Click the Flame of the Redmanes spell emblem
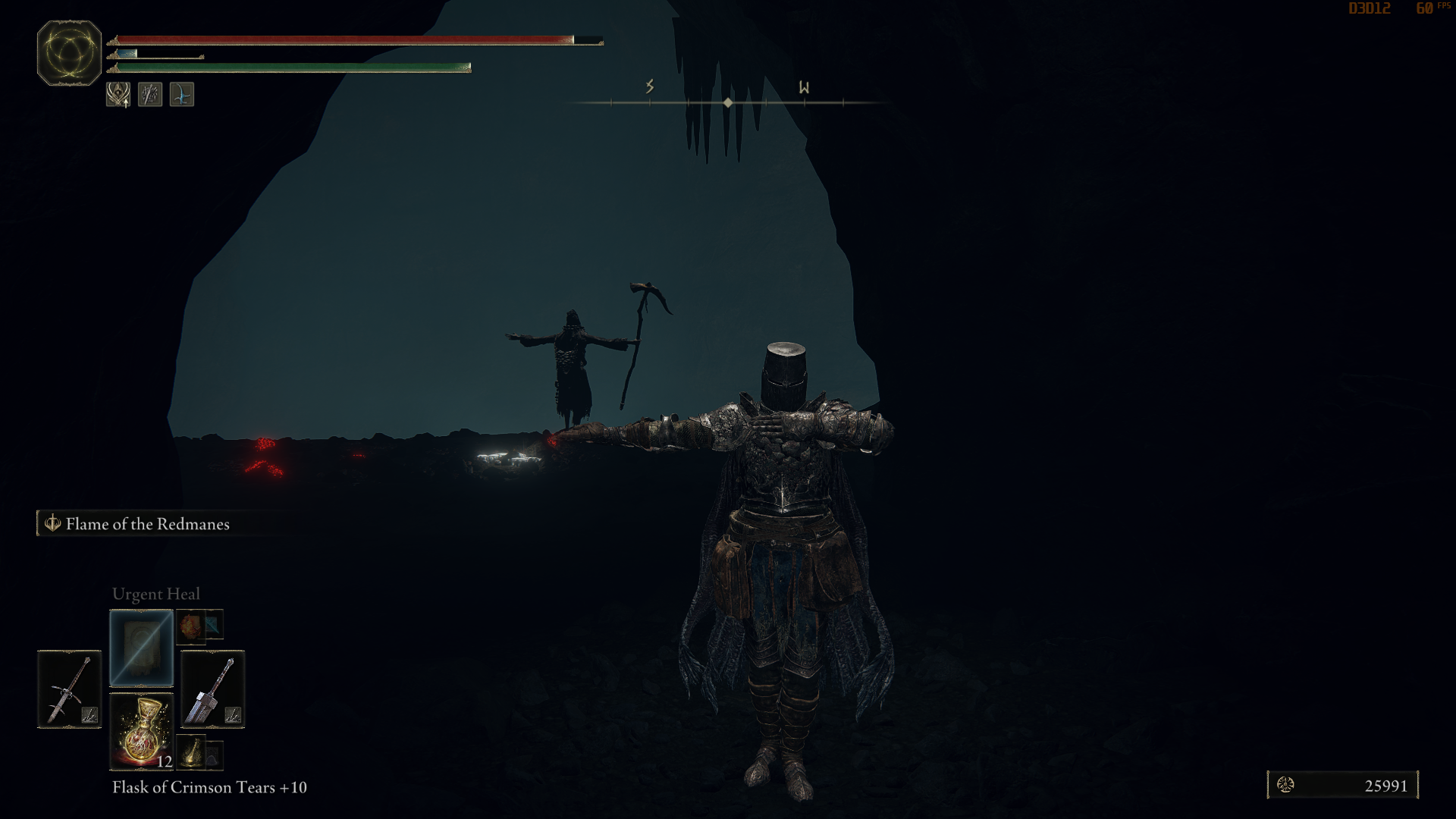Image resolution: width=1456 pixels, height=819 pixels. (x=52, y=523)
